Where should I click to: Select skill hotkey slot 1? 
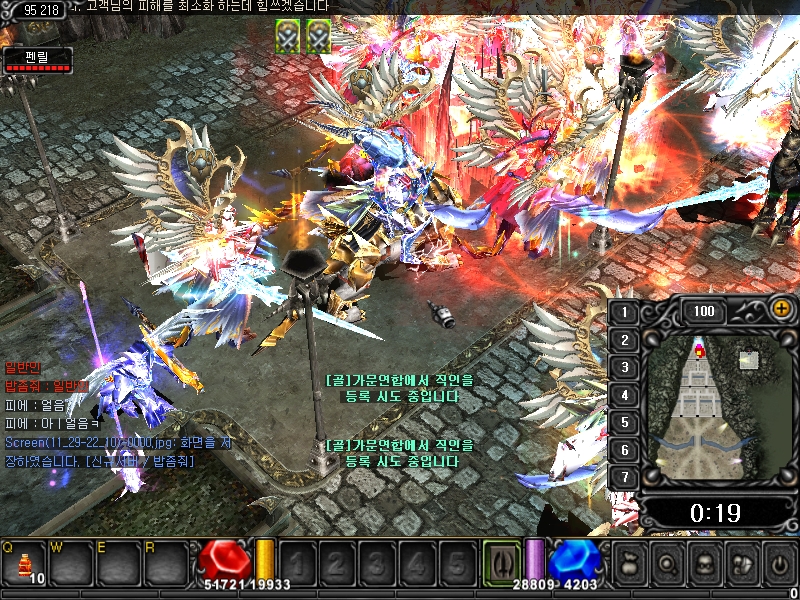[x=298, y=562]
